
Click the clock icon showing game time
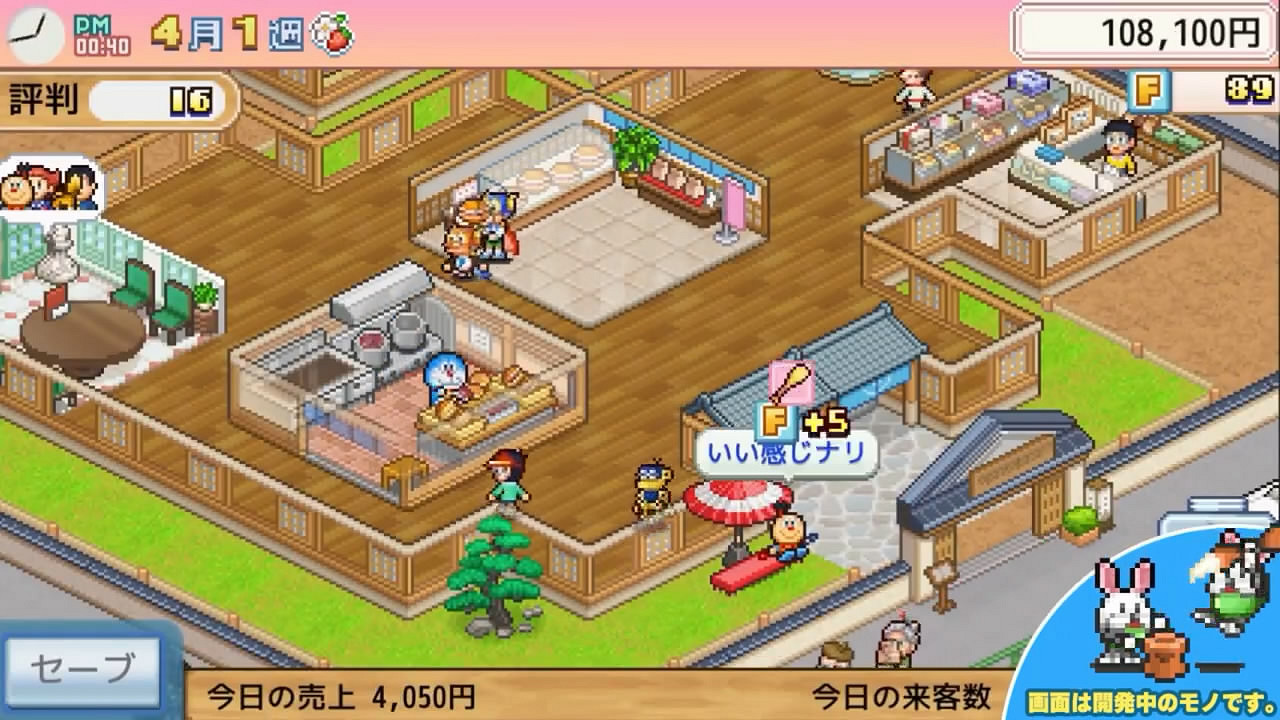point(36,31)
